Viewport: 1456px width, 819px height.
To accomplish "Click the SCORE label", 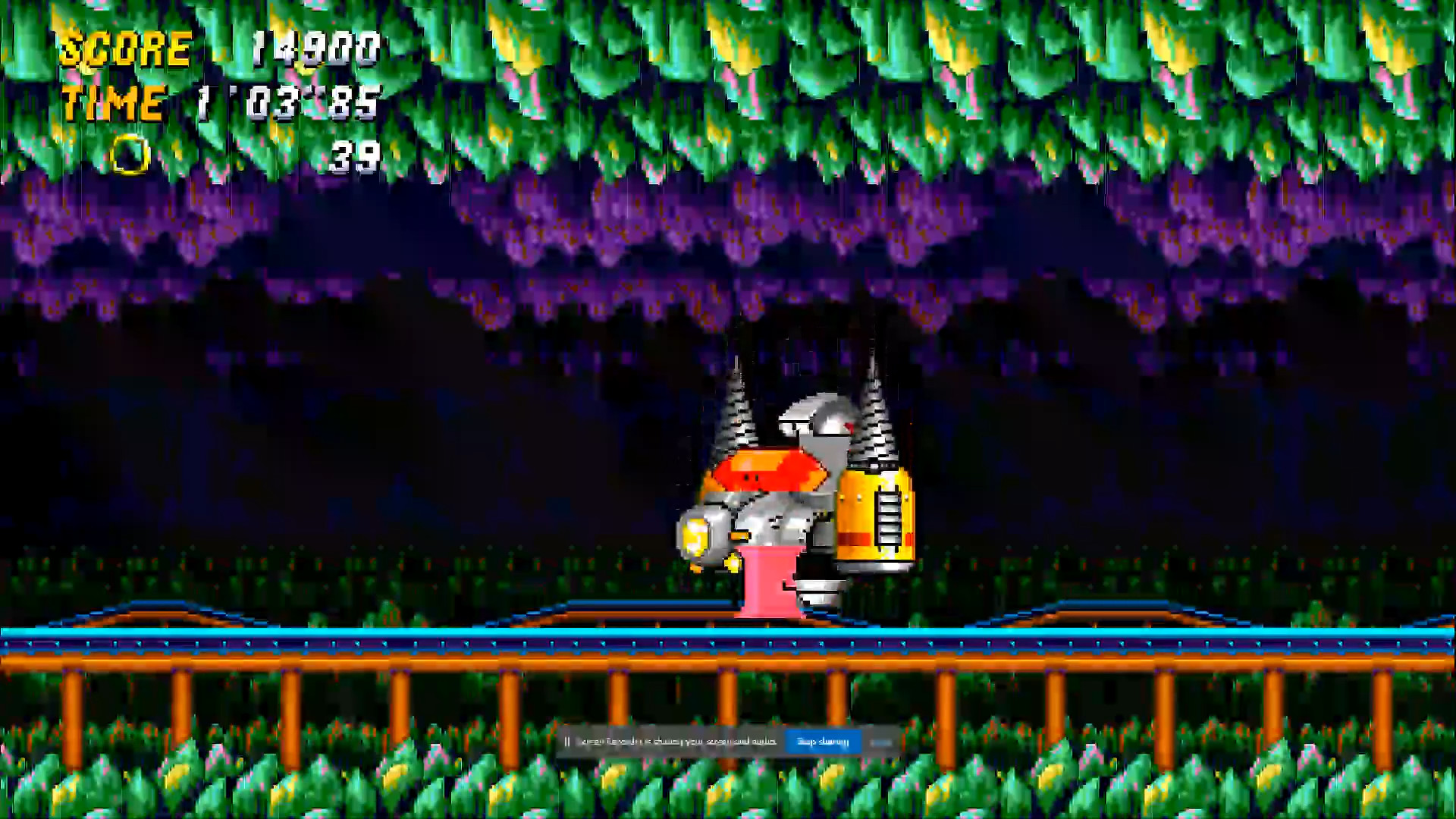I will tap(125, 49).
